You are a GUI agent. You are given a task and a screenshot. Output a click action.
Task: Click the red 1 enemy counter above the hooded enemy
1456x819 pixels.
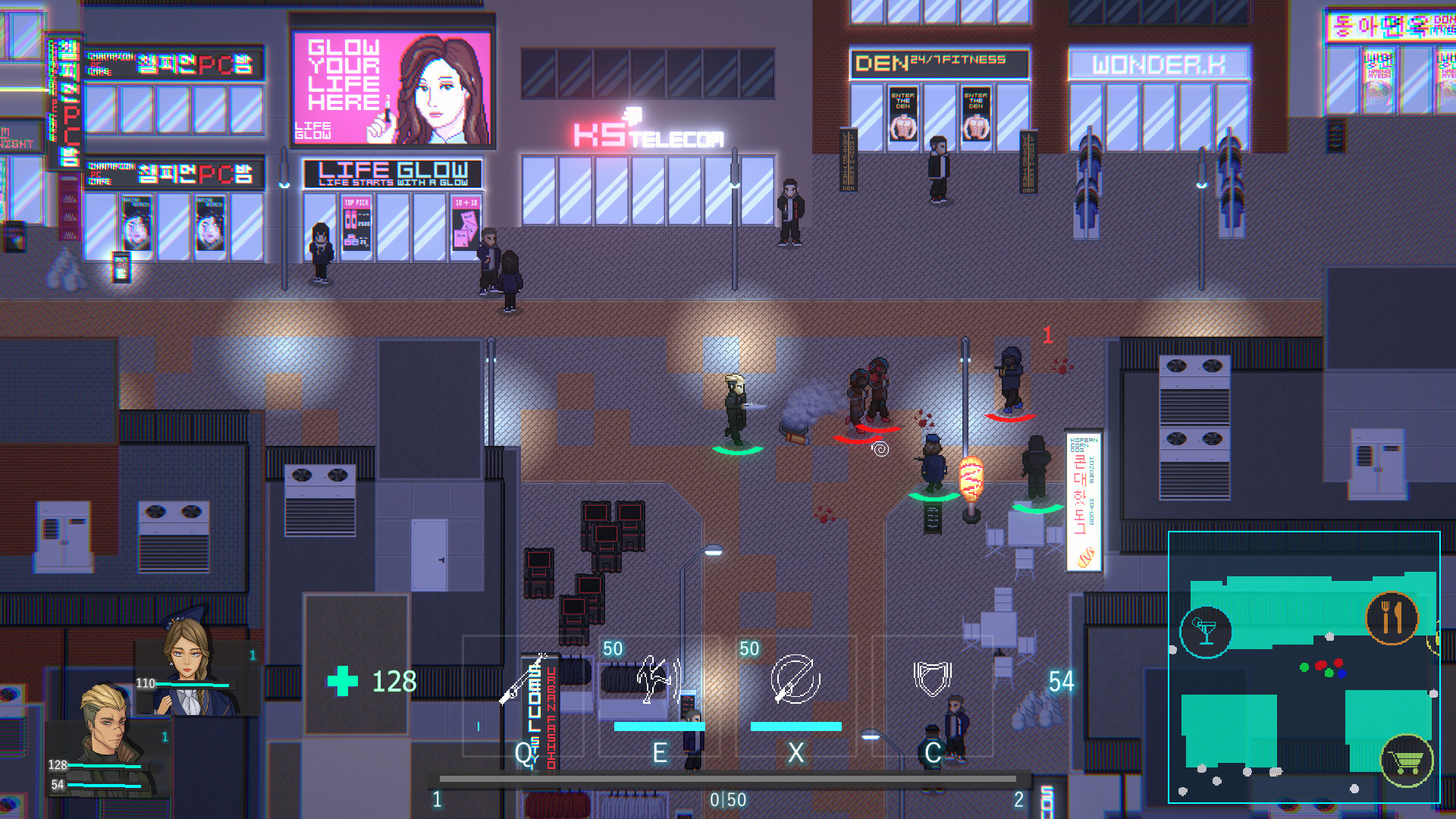pyautogui.click(x=1048, y=335)
